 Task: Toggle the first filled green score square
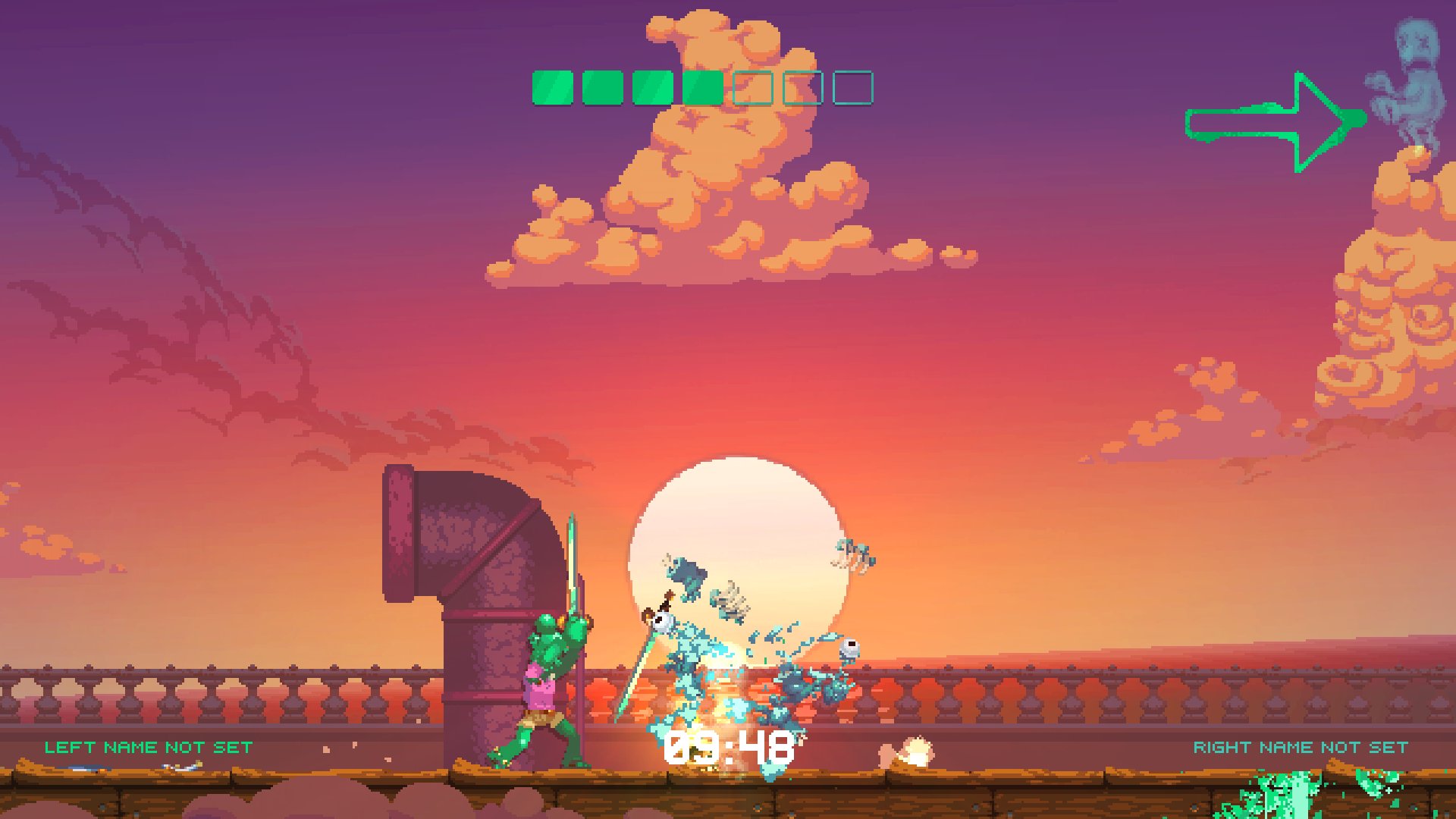click(x=551, y=87)
